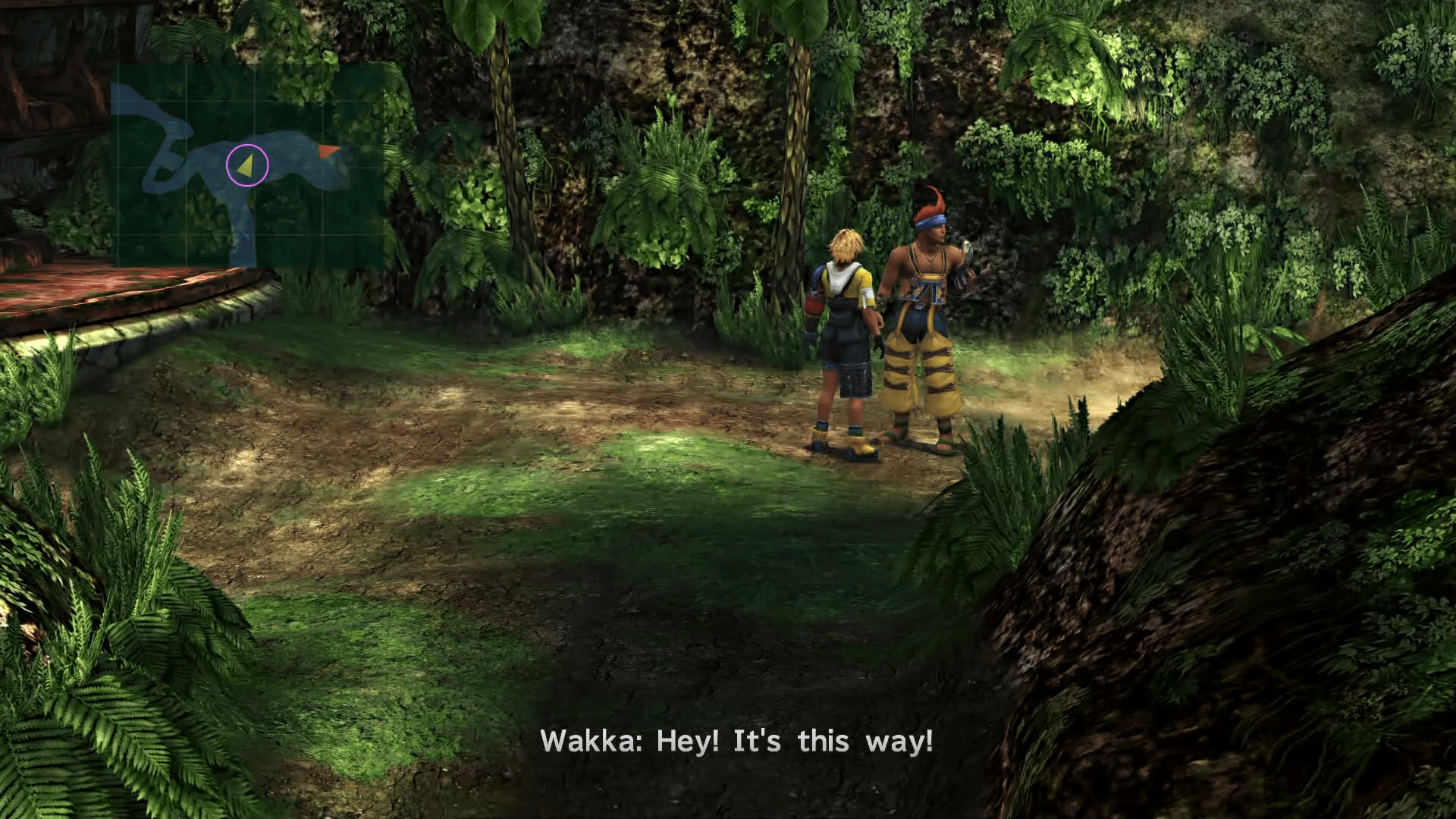Click the minimap overlay
This screenshot has height=819, width=1456.
247,165
